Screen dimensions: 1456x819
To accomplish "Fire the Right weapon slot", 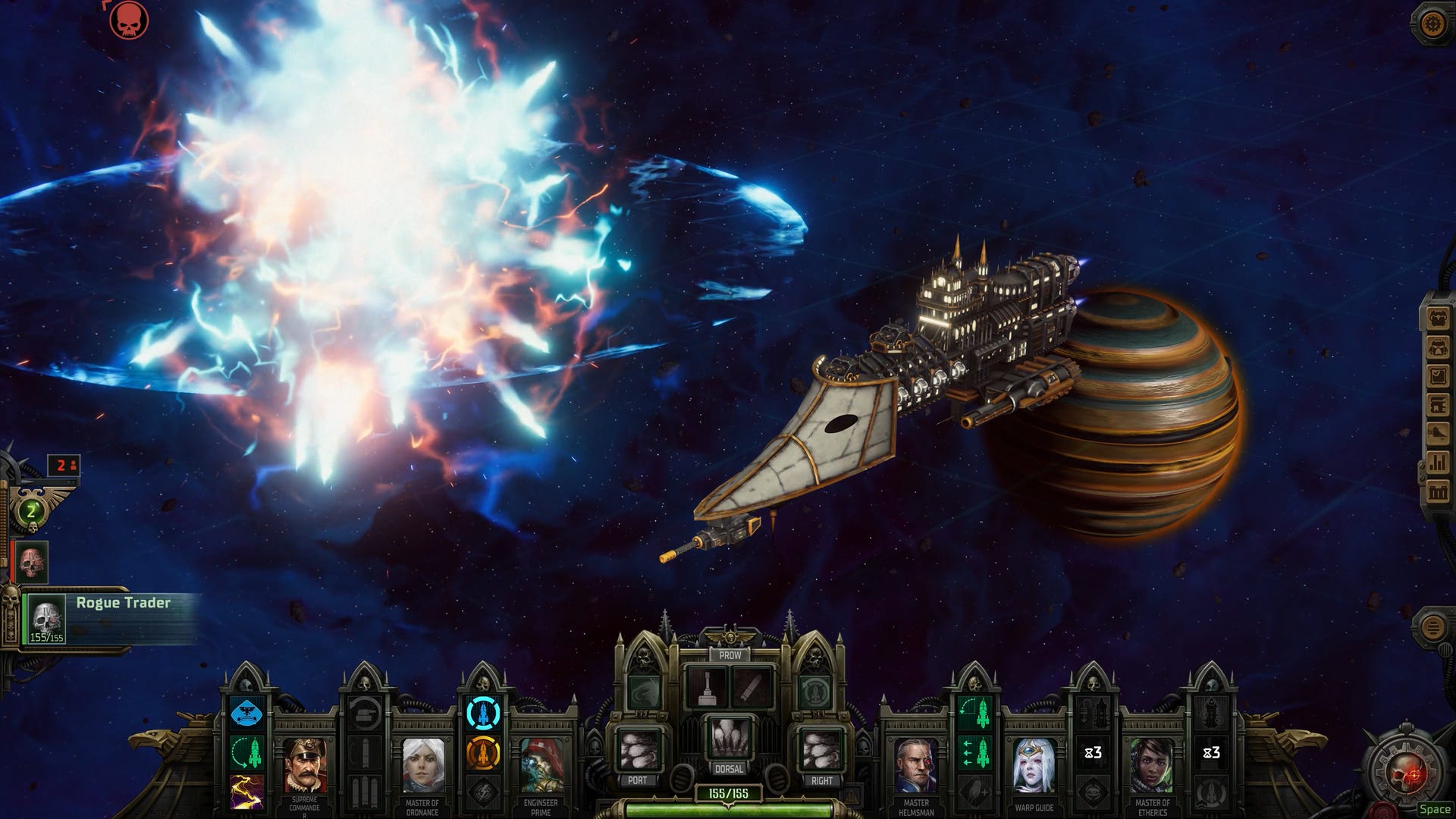I will tap(821, 749).
